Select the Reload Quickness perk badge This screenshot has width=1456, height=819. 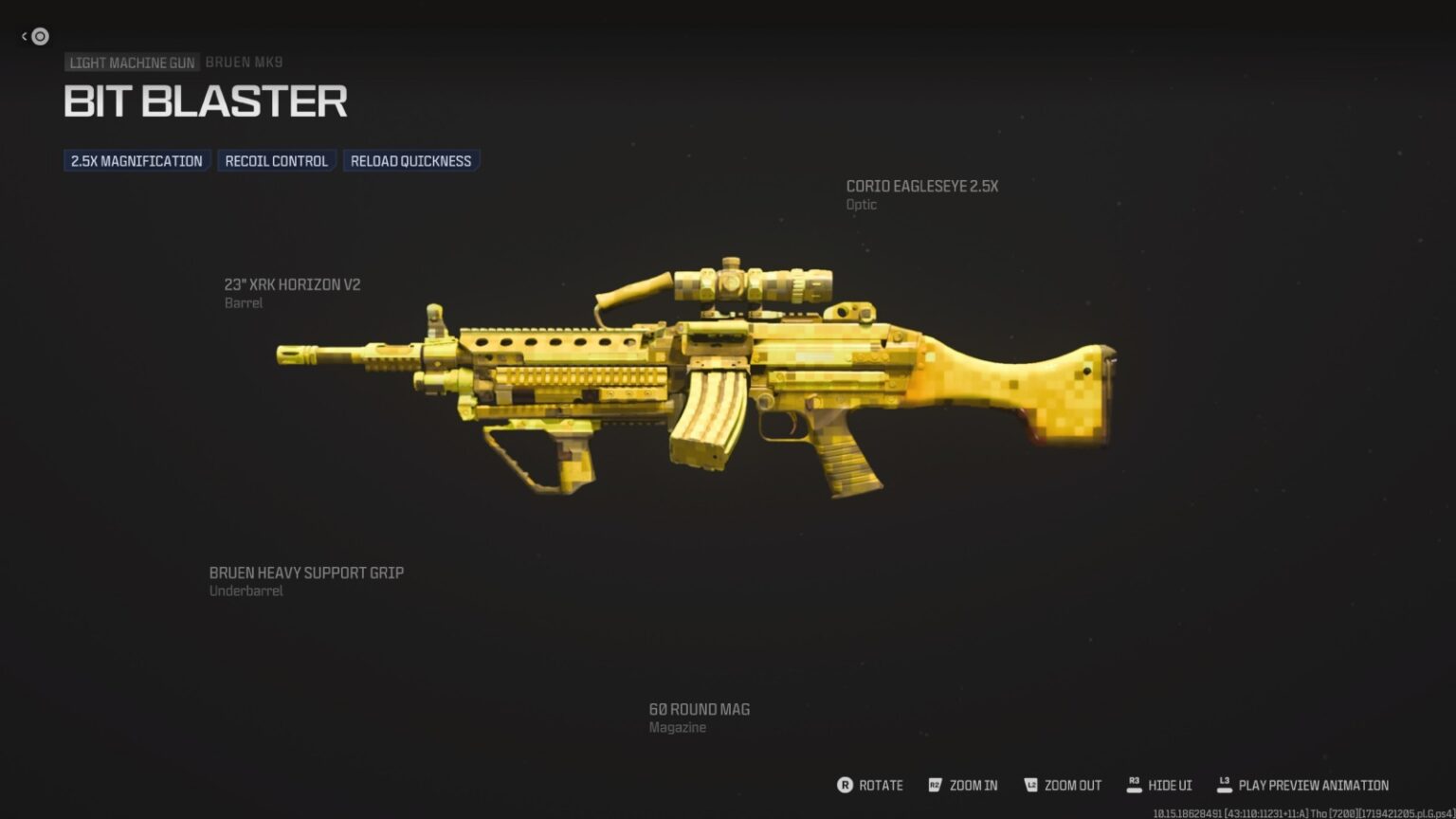[411, 160]
